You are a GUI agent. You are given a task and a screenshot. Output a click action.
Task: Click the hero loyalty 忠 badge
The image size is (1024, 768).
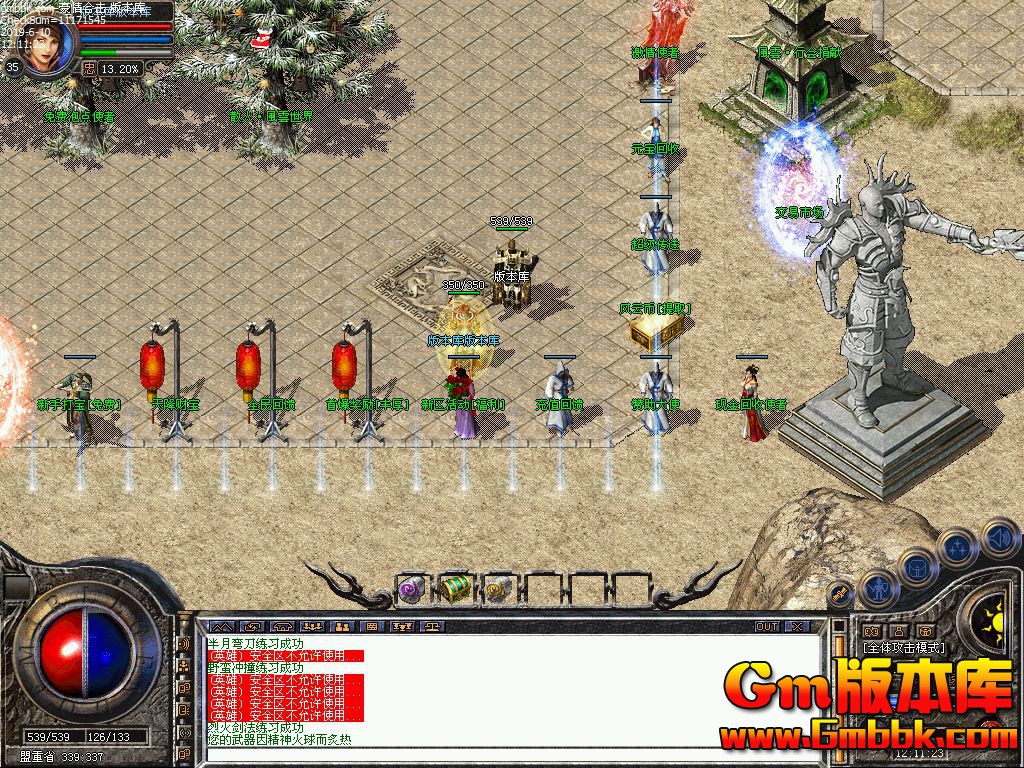point(89,68)
